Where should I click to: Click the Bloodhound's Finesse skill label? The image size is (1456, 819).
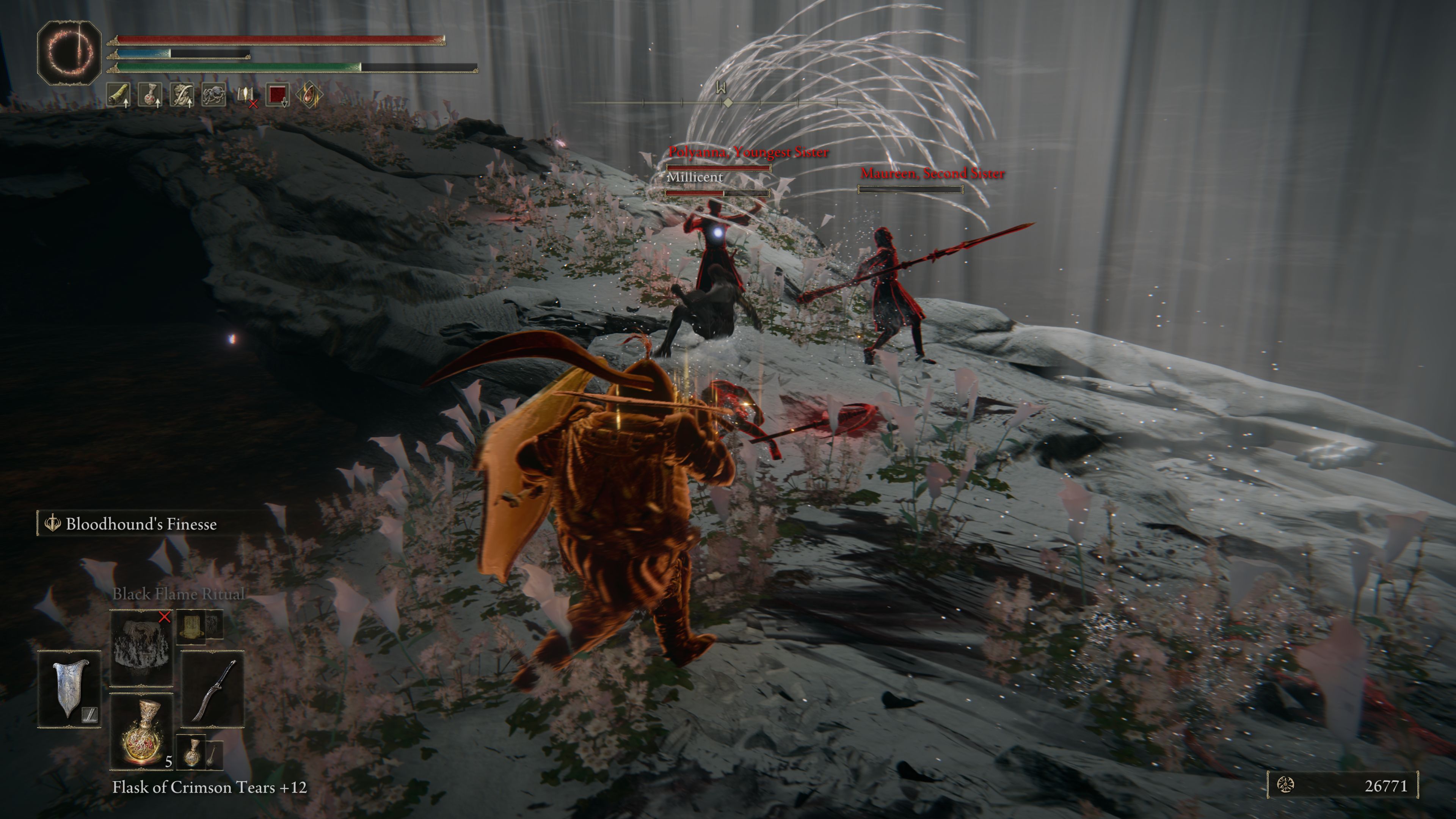(141, 524)
